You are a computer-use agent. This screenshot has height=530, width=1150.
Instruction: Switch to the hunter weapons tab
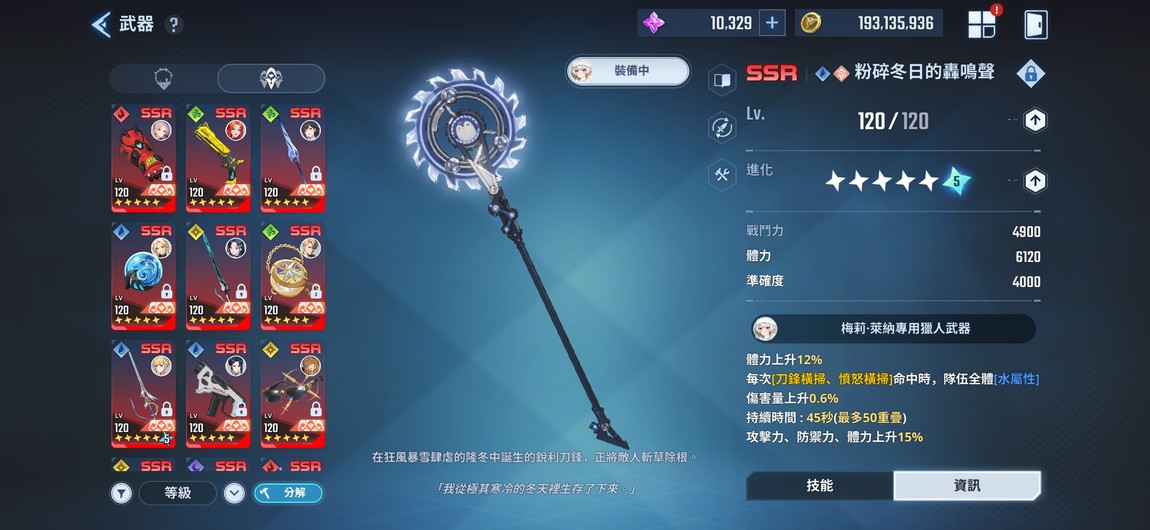click(x=271, y=79)
